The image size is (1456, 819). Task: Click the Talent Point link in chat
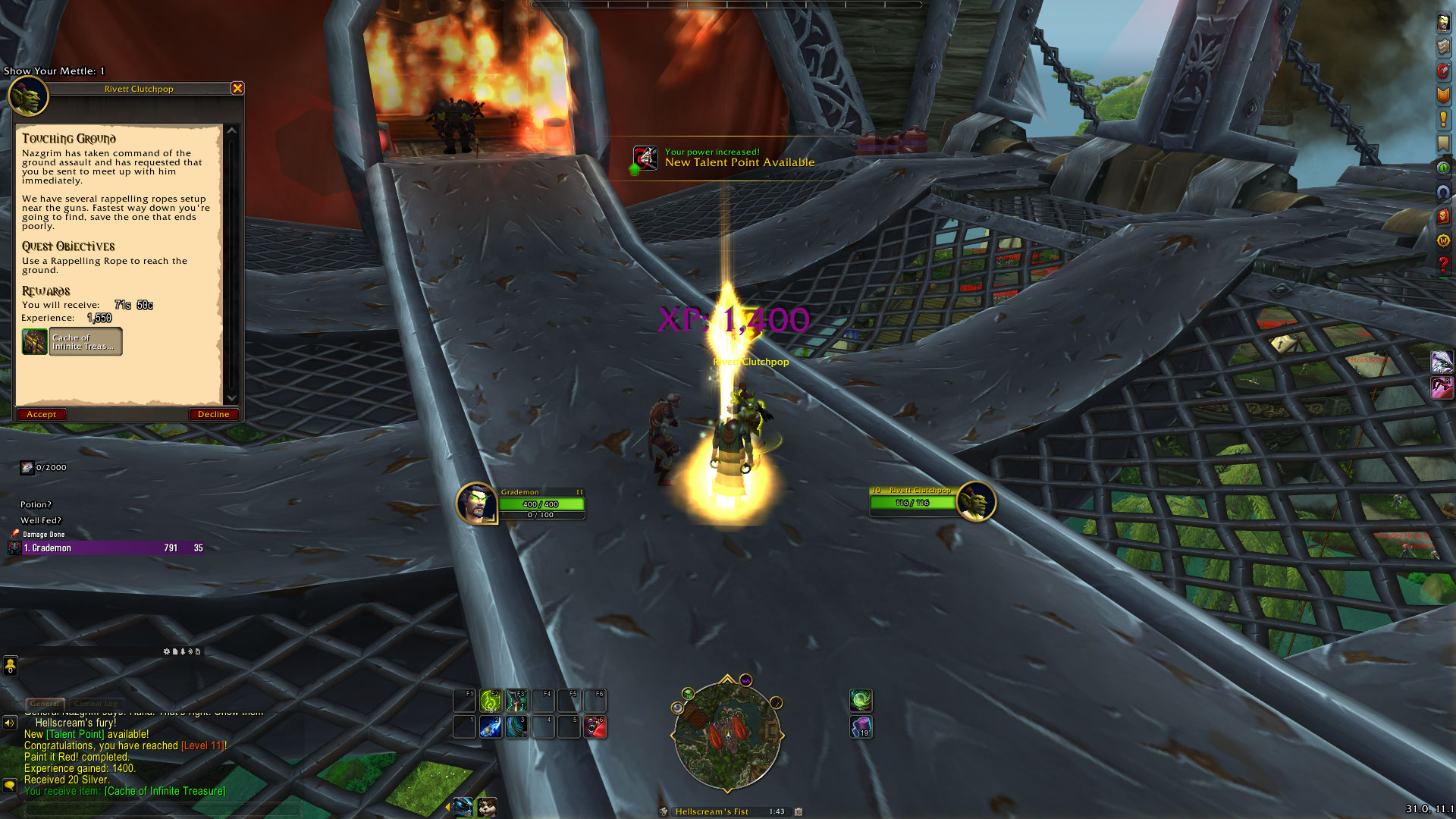point(76,735)
